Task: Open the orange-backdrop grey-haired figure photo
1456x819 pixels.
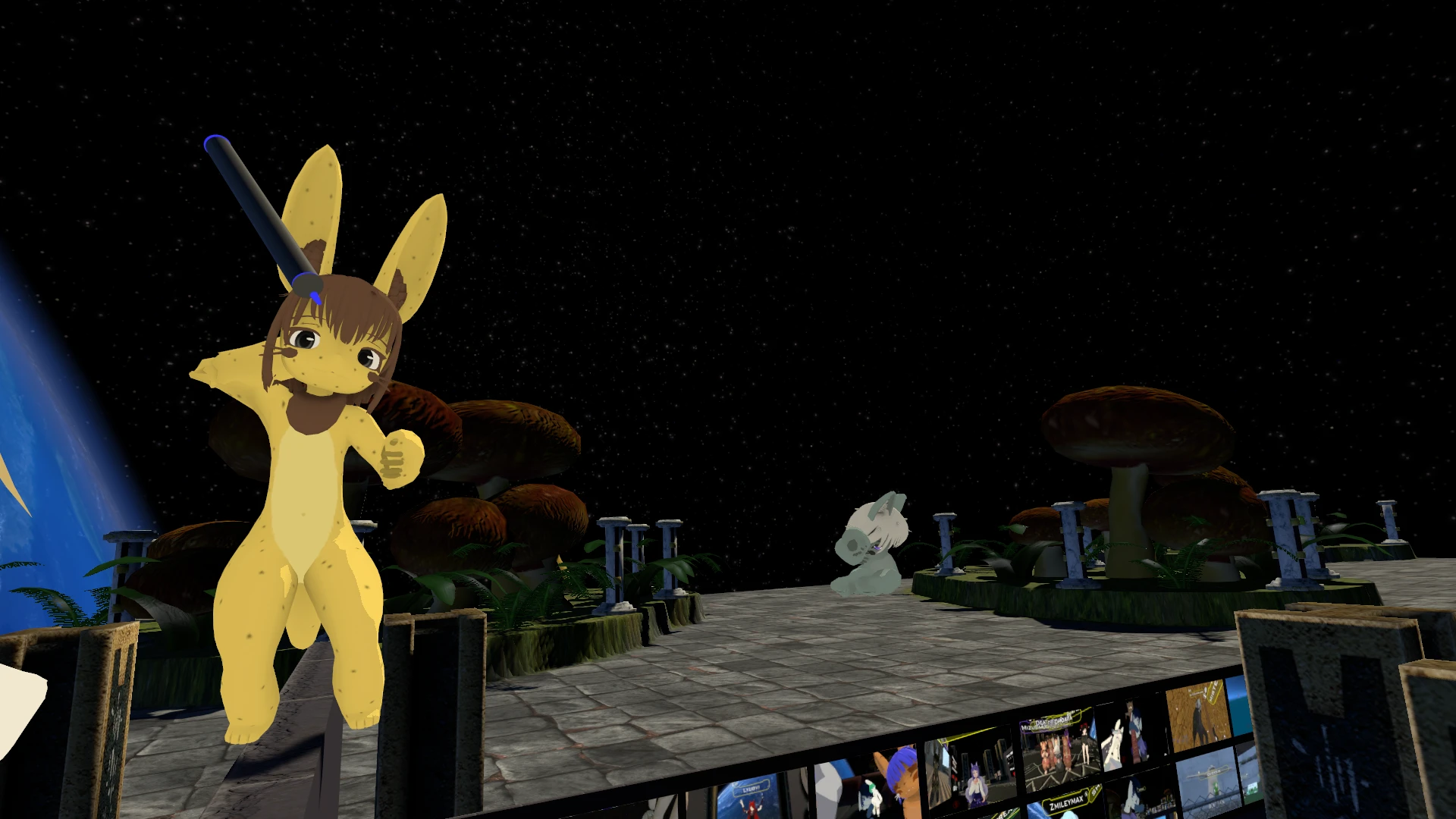Action: pyautogui.click(x=1197, y=714)
